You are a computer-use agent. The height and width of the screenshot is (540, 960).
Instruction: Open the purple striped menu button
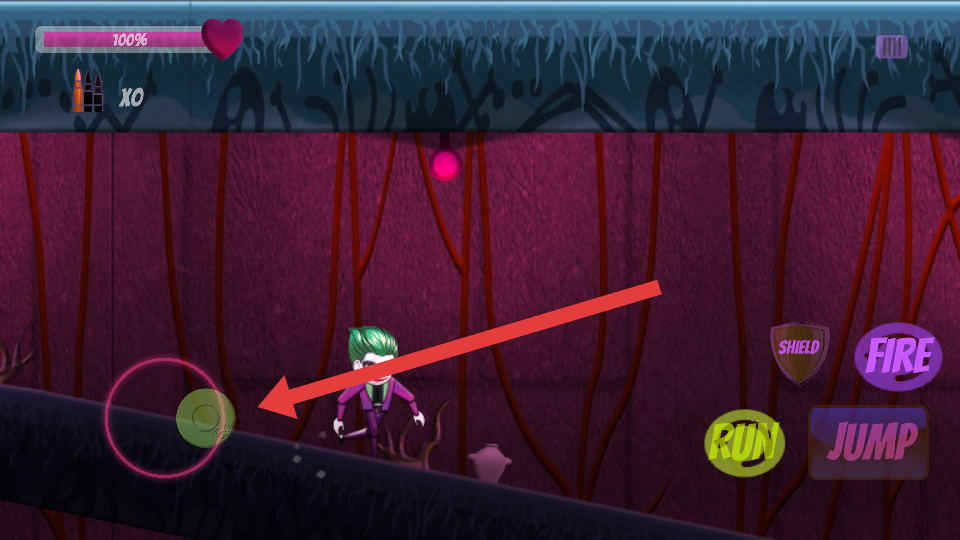[891, 47]
